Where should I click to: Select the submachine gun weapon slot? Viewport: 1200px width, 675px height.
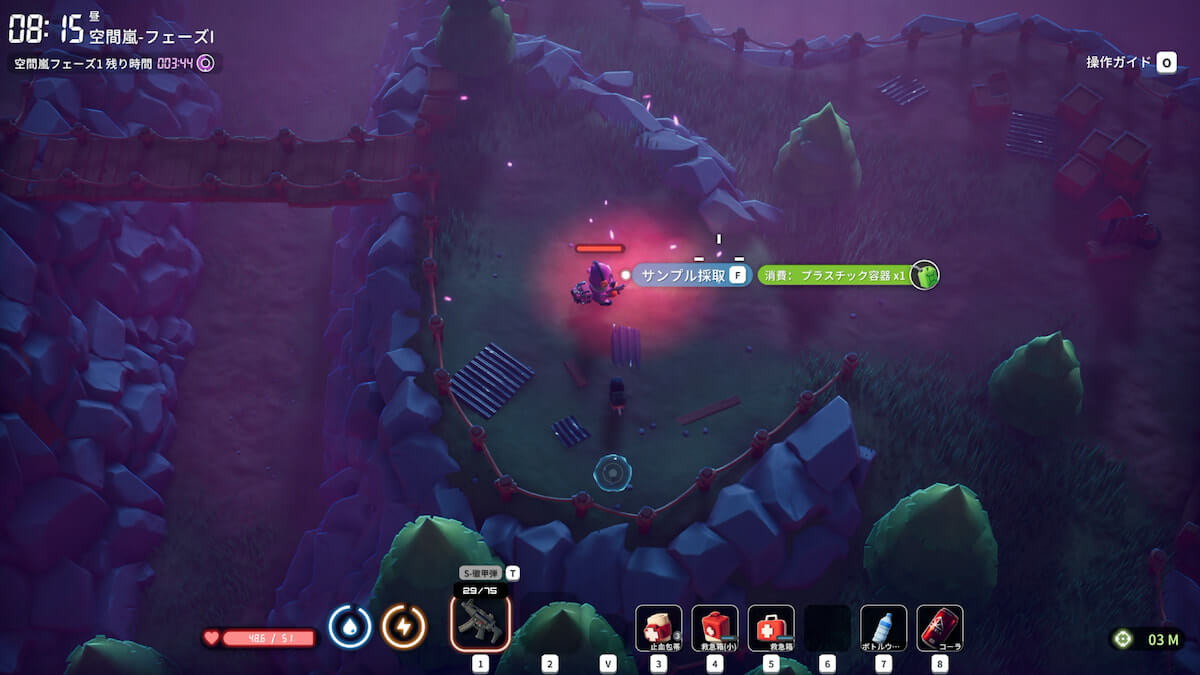pos(480,622)
